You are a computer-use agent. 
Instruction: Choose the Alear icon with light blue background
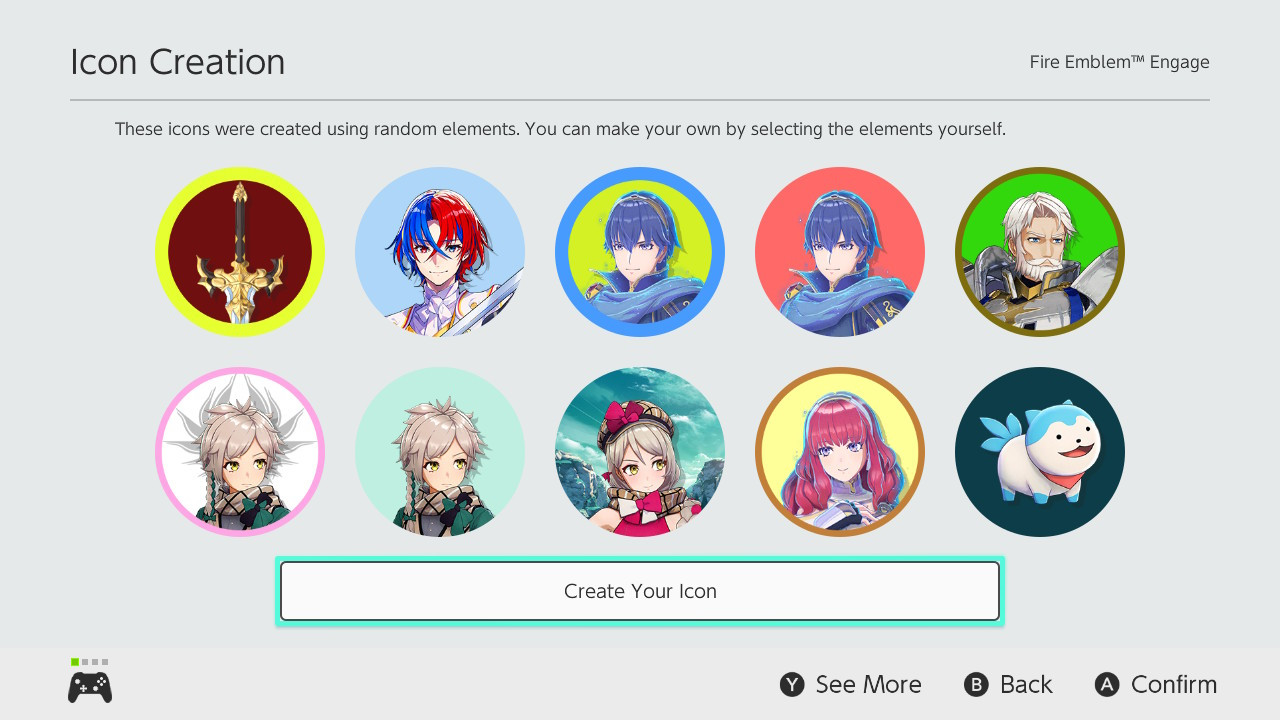440,251
